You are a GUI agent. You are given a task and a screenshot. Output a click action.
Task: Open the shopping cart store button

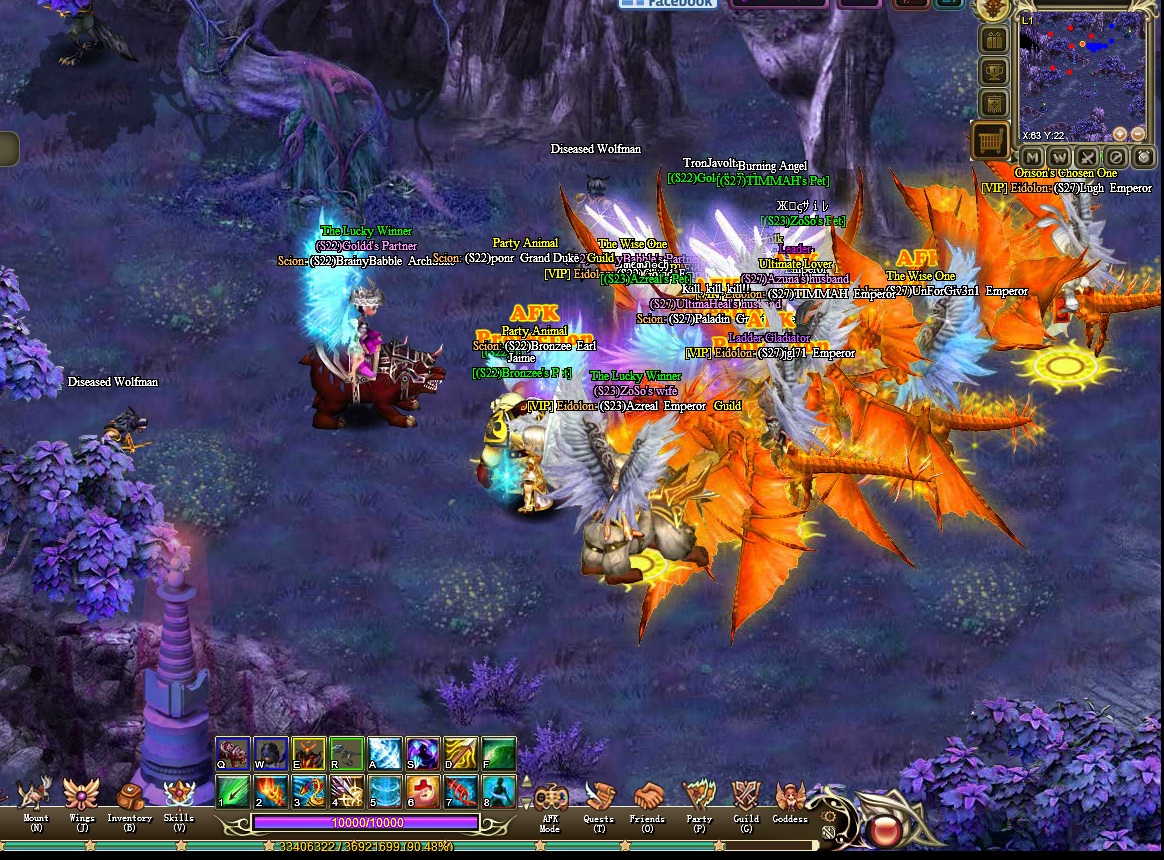(992, 141)
